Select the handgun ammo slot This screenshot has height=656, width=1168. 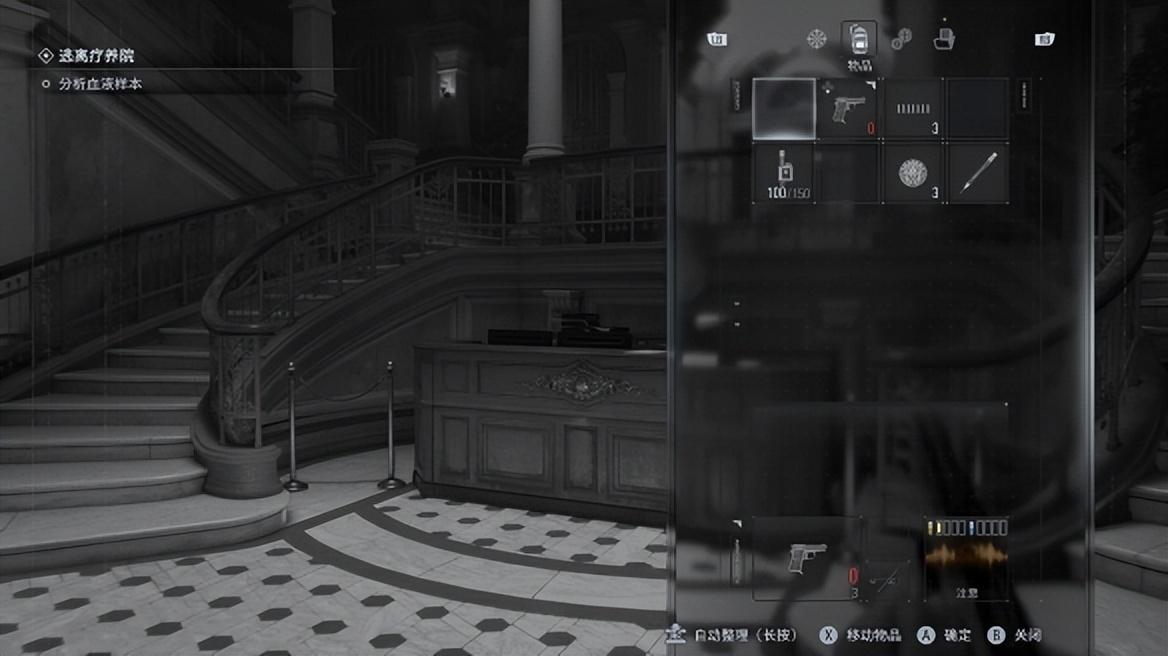click(x=913, y=109)
